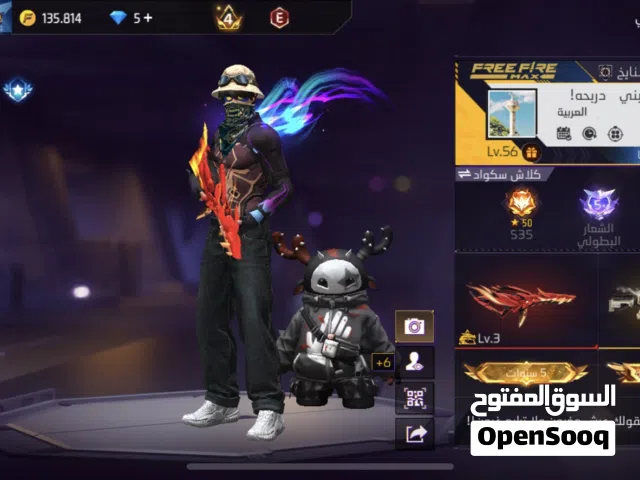The width and height of the screenshot is (640, 480).
Task: Click the +6 pet indicator
Action: pos(382,362)
